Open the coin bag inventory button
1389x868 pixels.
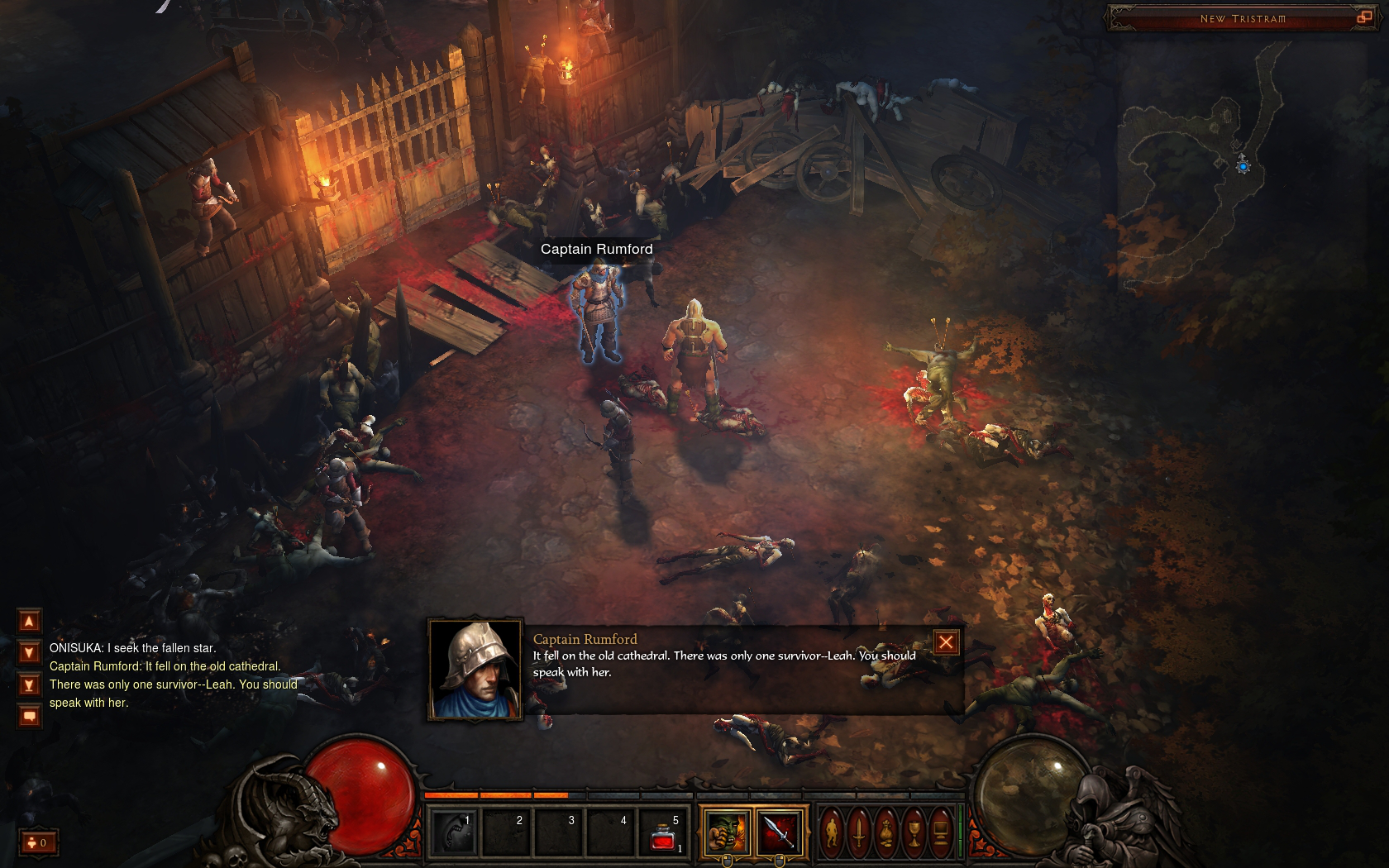(x=886, y=832)
